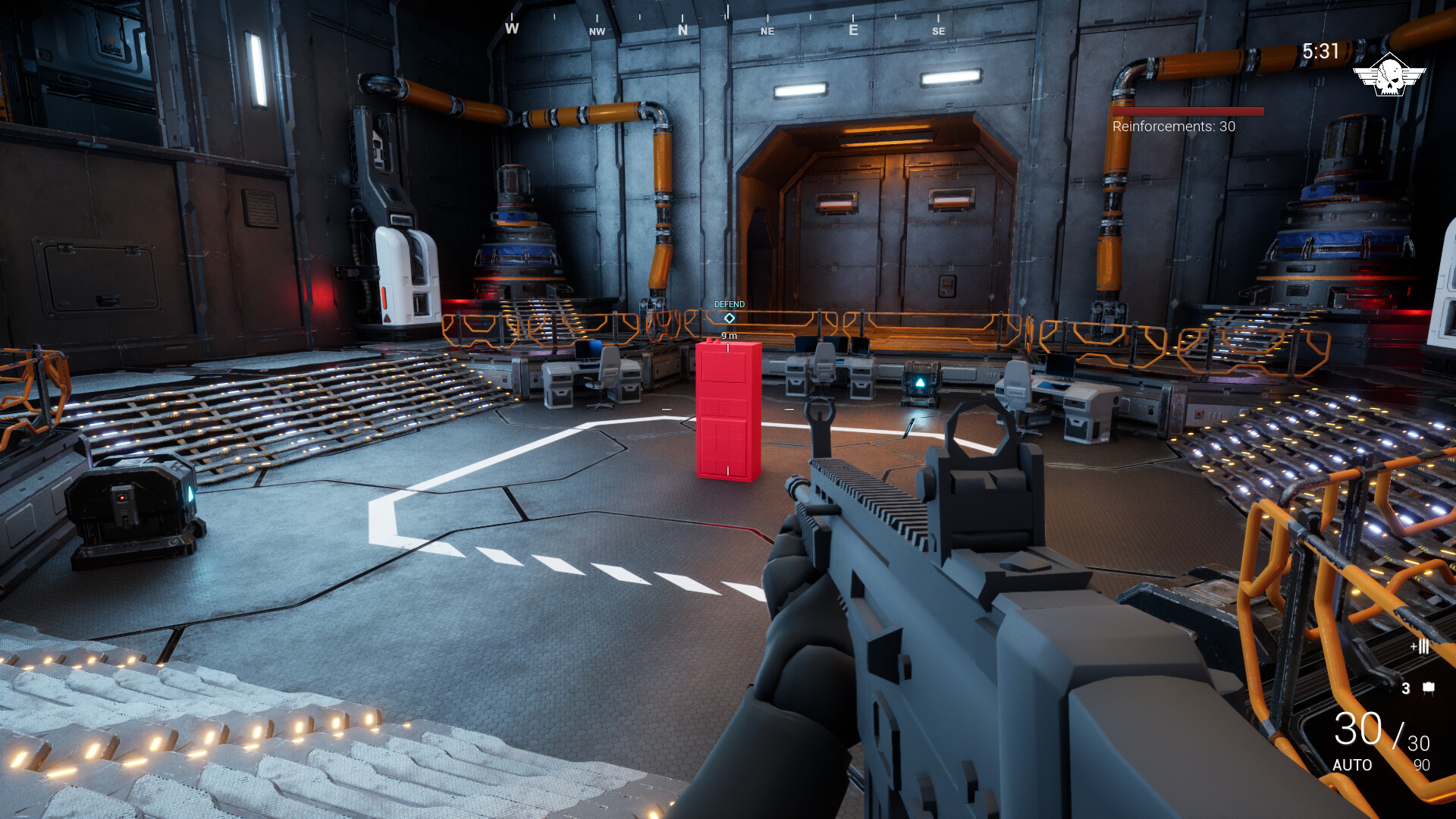This screenshot has width=1456, height=819.
Task: Click the stance indicator icon
Action: [1420, 647]
